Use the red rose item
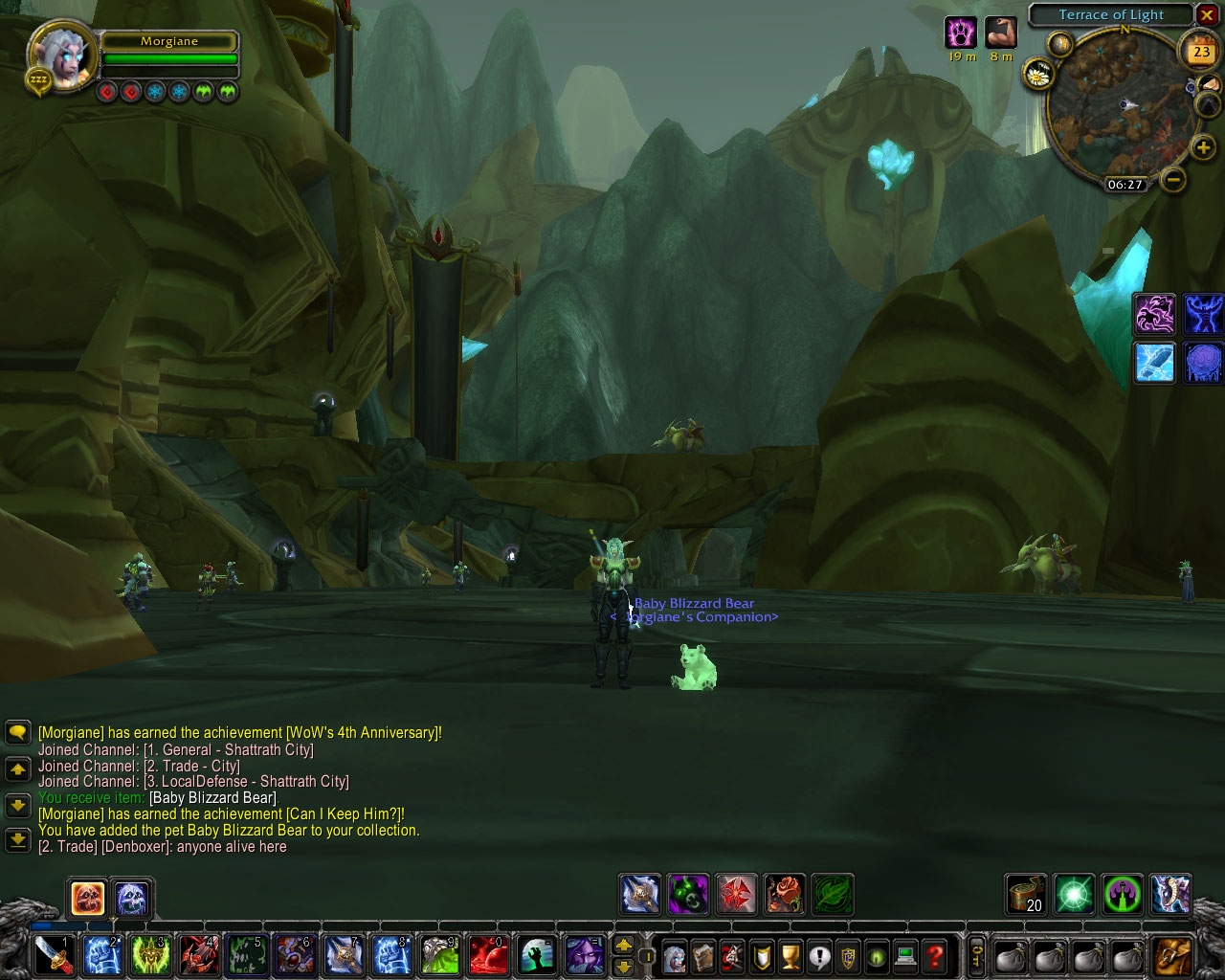 coord(784,895)
